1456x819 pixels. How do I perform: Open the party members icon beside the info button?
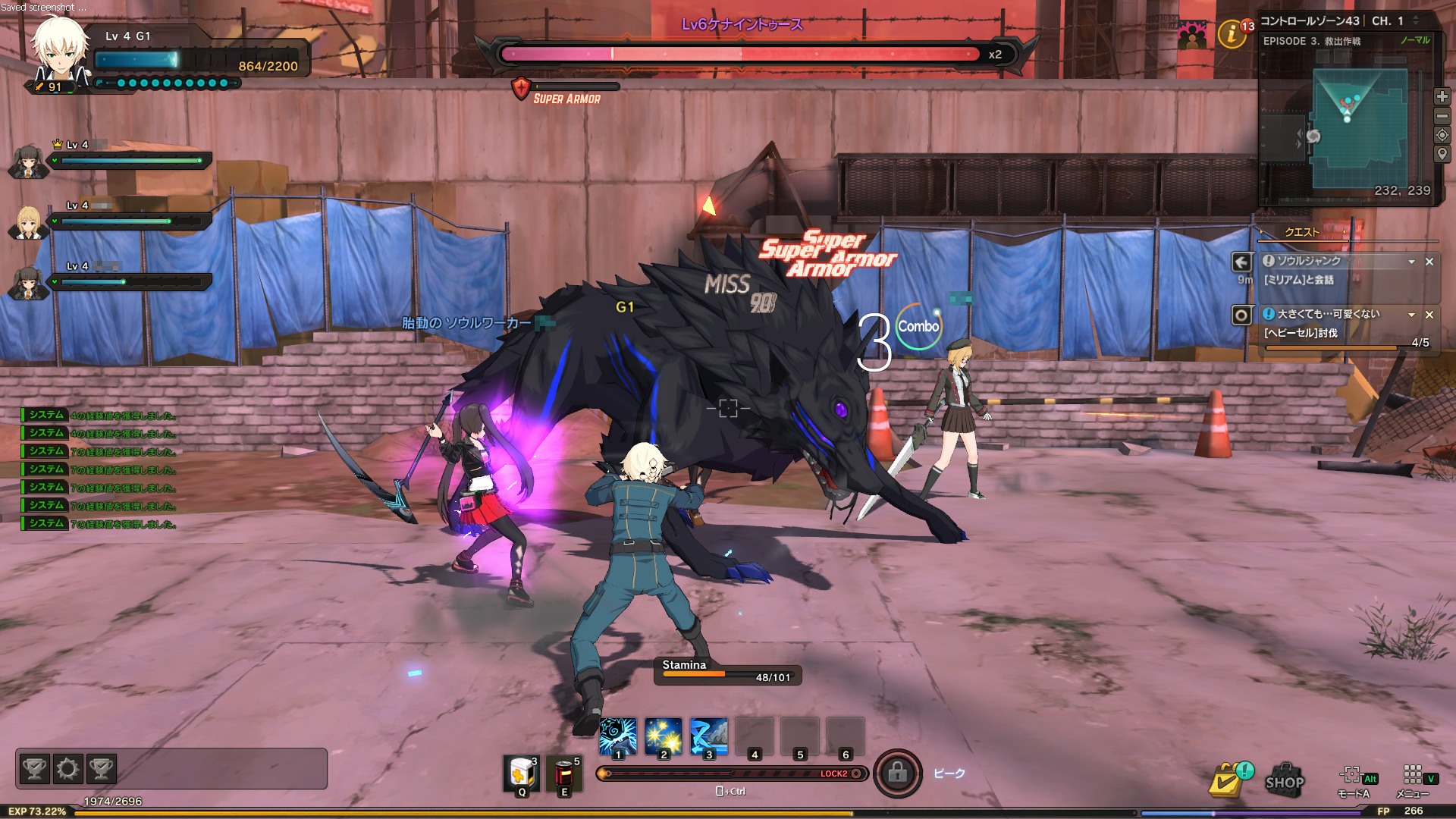[x=1193, y=35]
